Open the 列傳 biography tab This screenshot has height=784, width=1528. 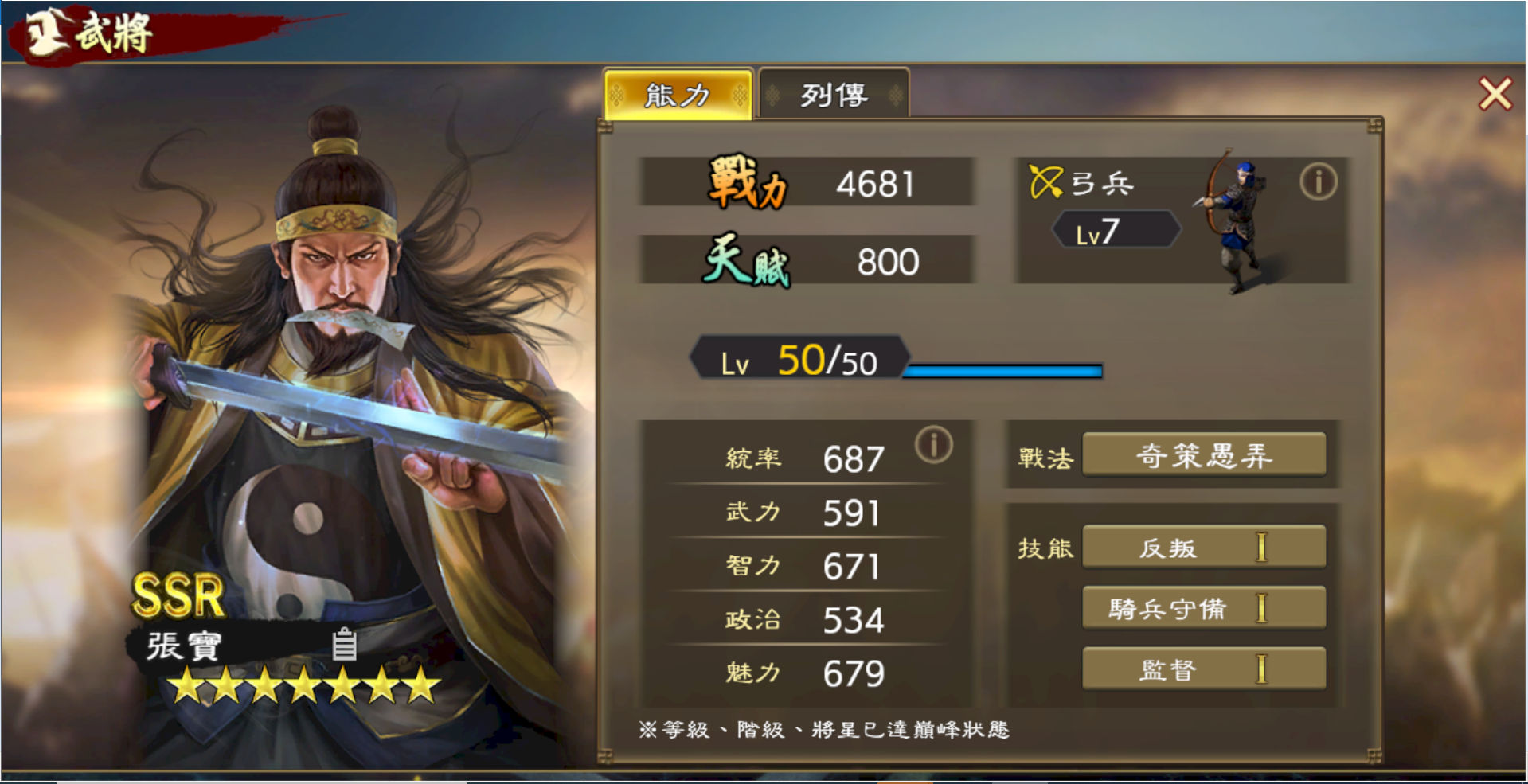pos(833,96)
